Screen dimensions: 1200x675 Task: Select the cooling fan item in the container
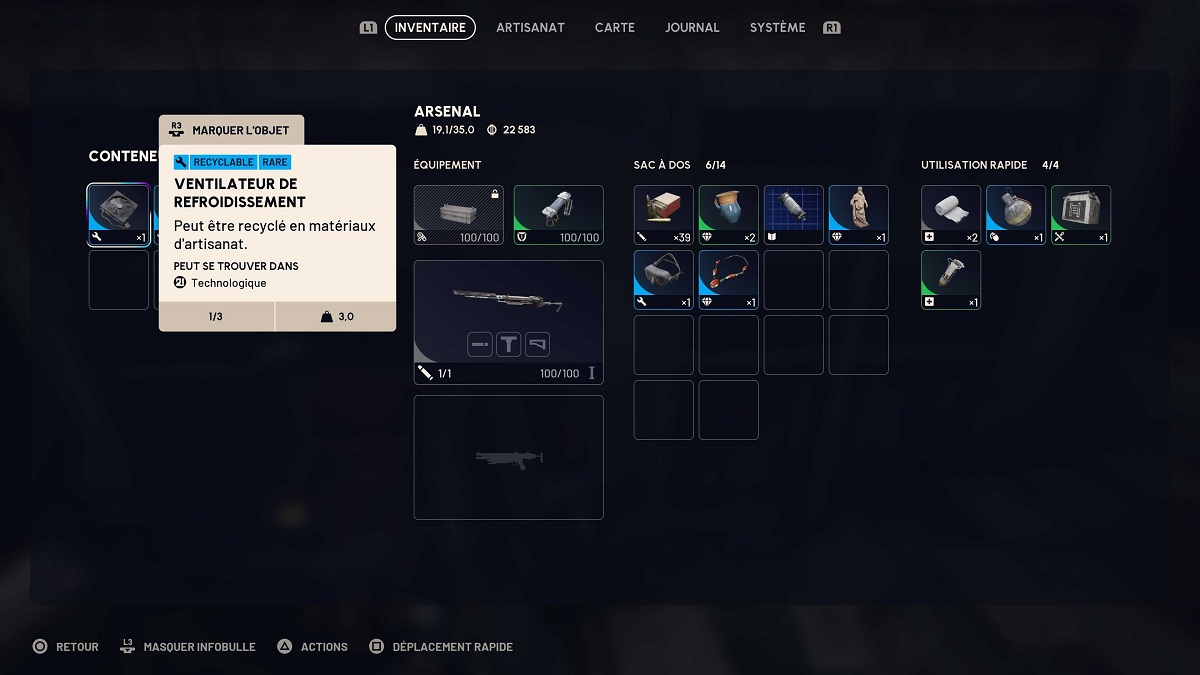[x=119, y=215]
